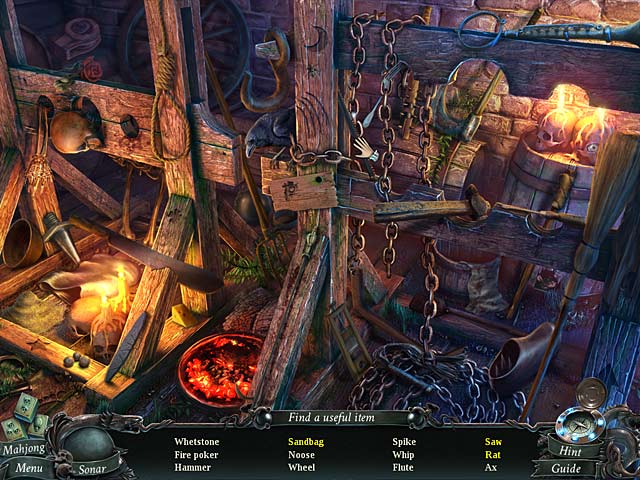Open the strategy Guide
This screenshot has width=640, height=480.
point(565,468)
